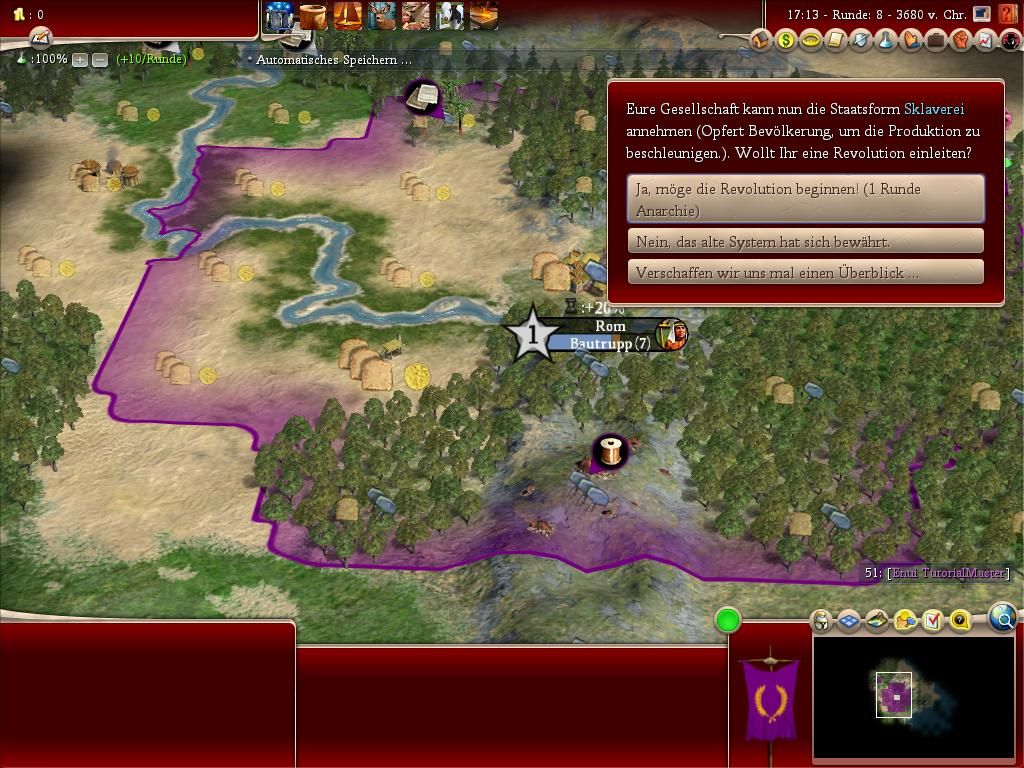Open the finance advisor dollar icon
Viewport: 1024px width, 768px height.
click(786, 40)
